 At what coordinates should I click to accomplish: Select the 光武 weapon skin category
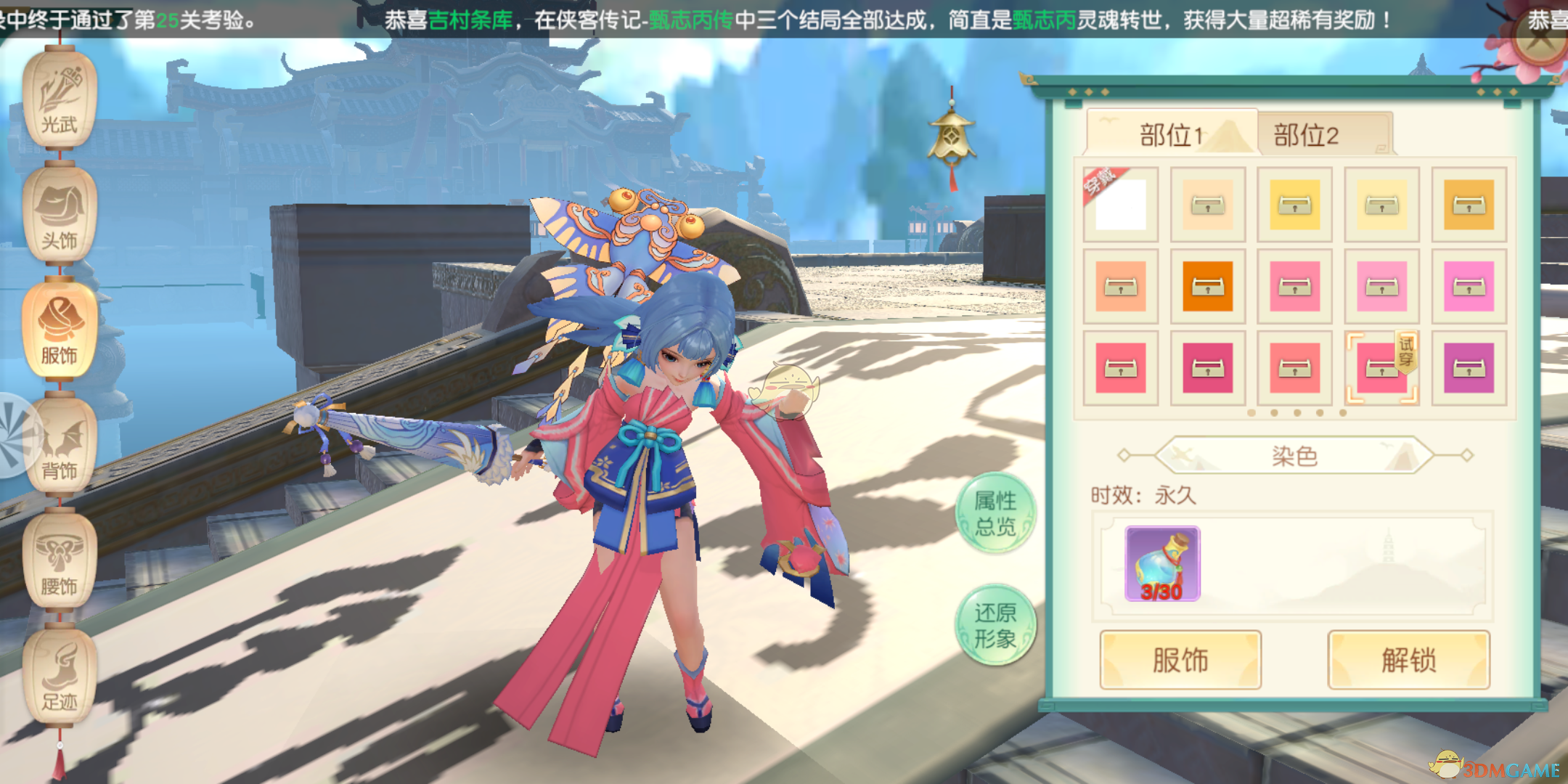(x=60, y=98)
